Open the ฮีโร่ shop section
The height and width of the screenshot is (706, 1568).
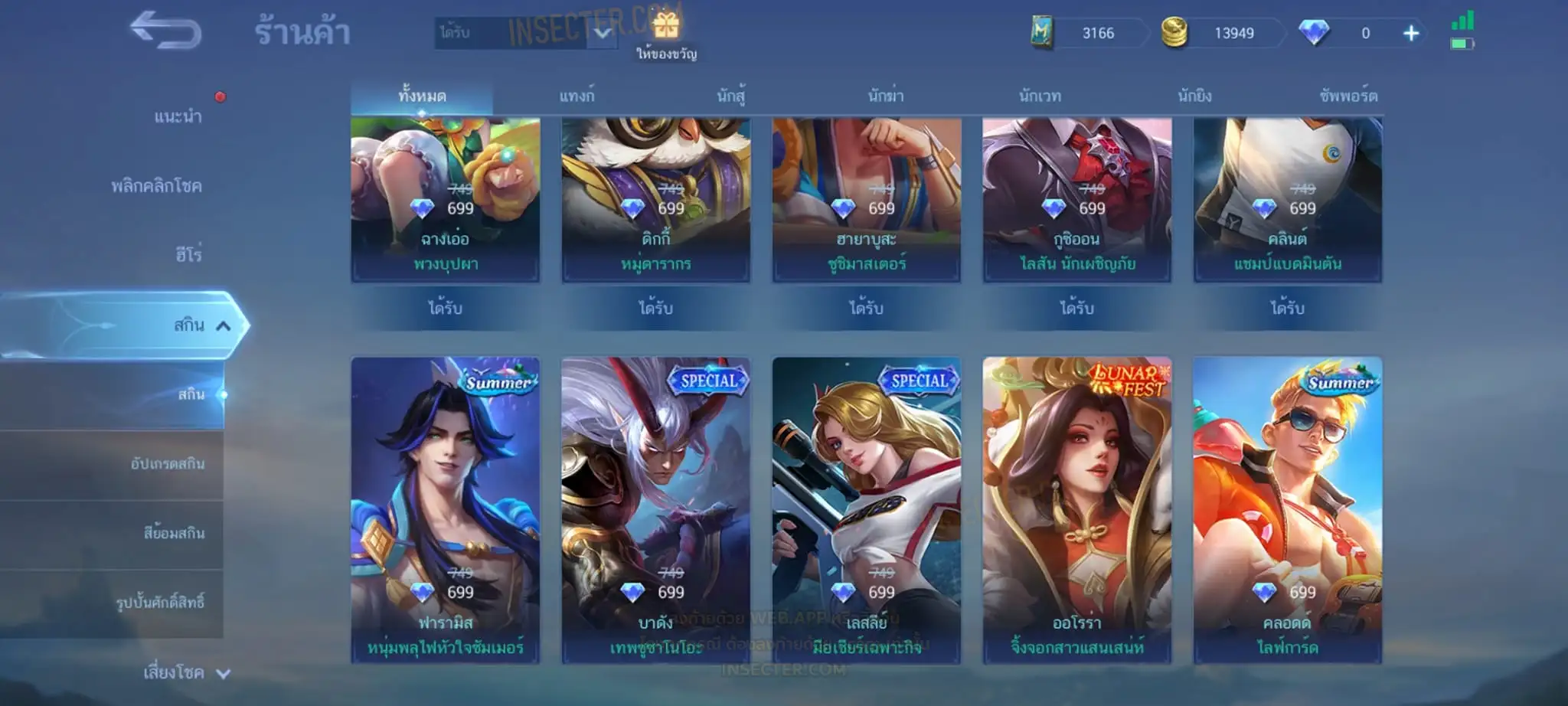coord(188,254)
